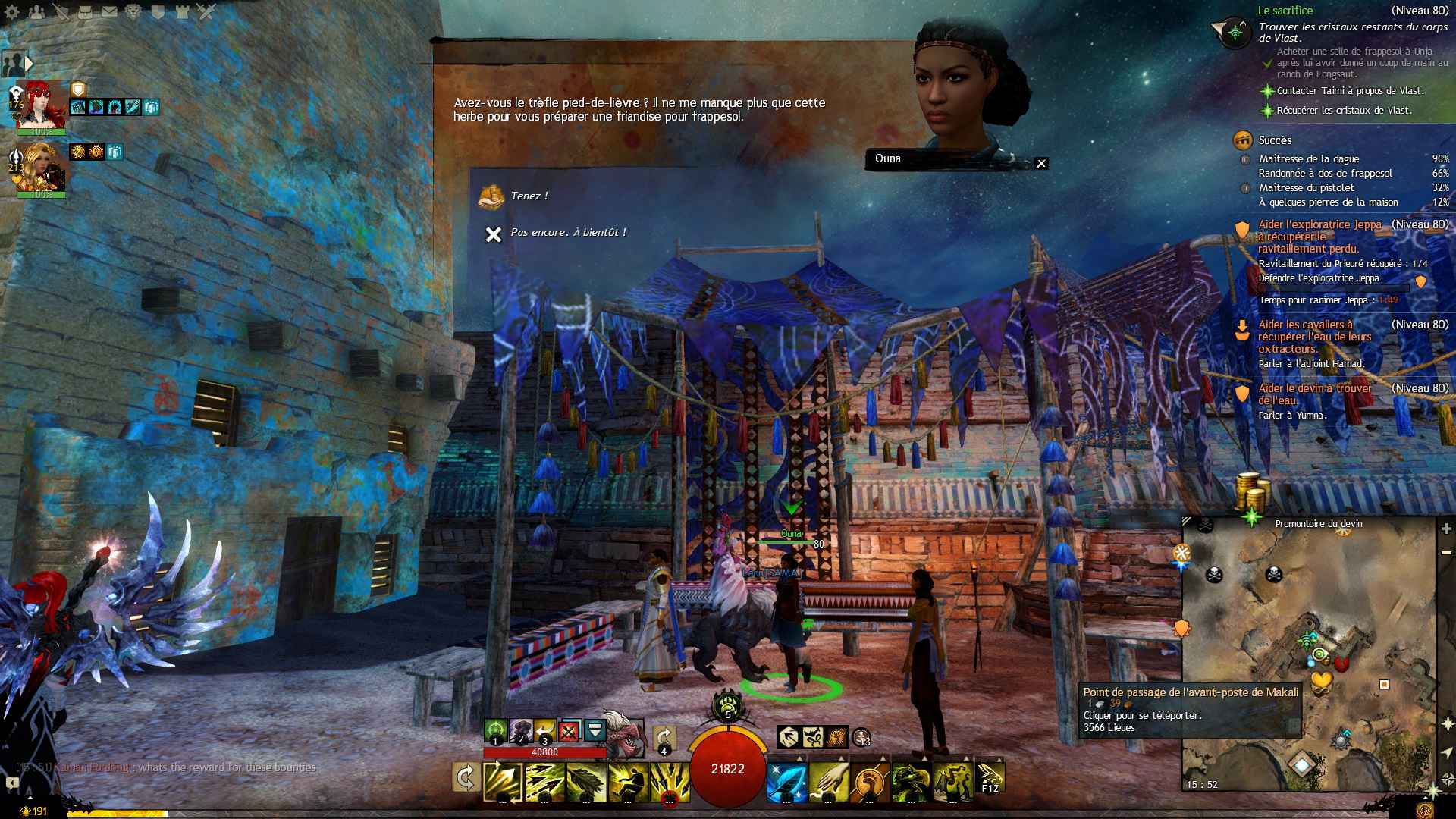
Task: Open the mail envelope icon
Action: pos(109,11)
